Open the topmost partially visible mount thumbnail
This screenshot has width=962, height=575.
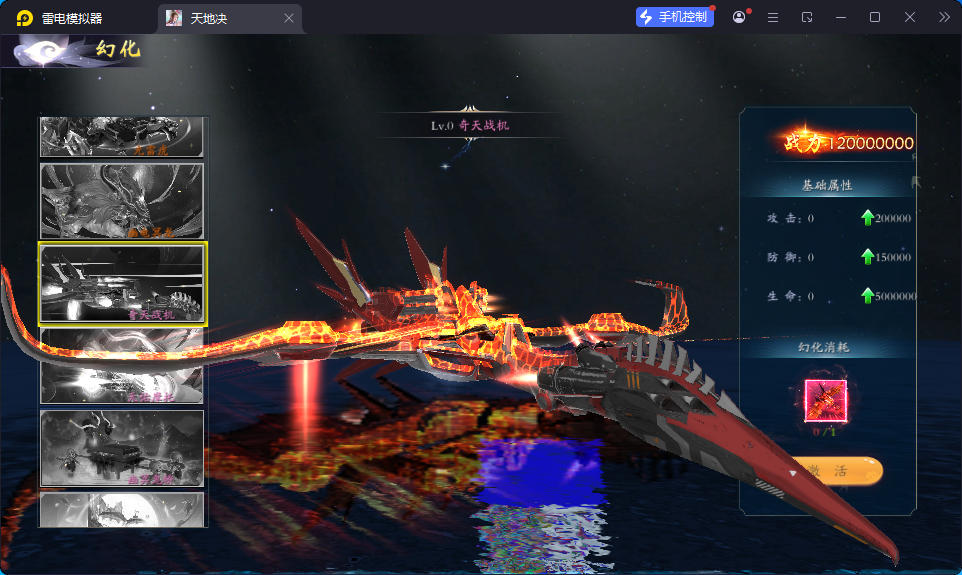coord(122,137)
